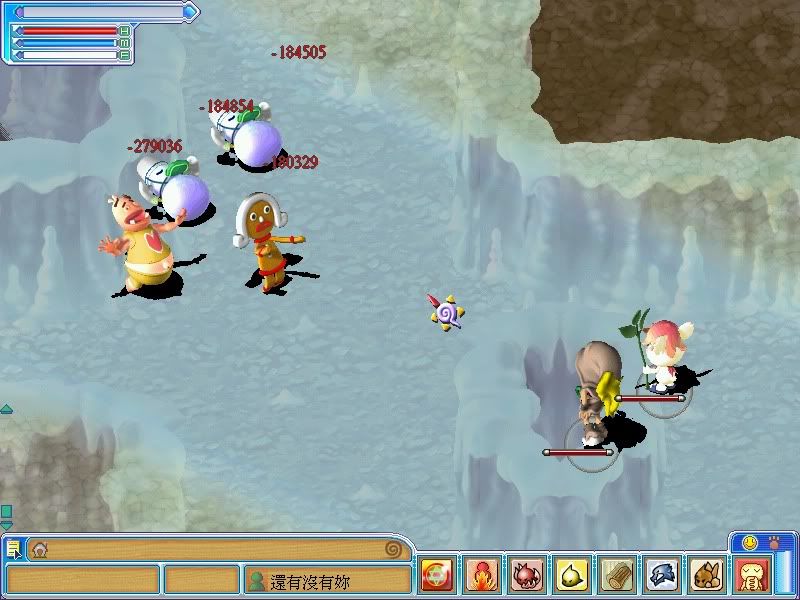Activate the red praying figure skill

pyautogui.click(x=752, y=576)
